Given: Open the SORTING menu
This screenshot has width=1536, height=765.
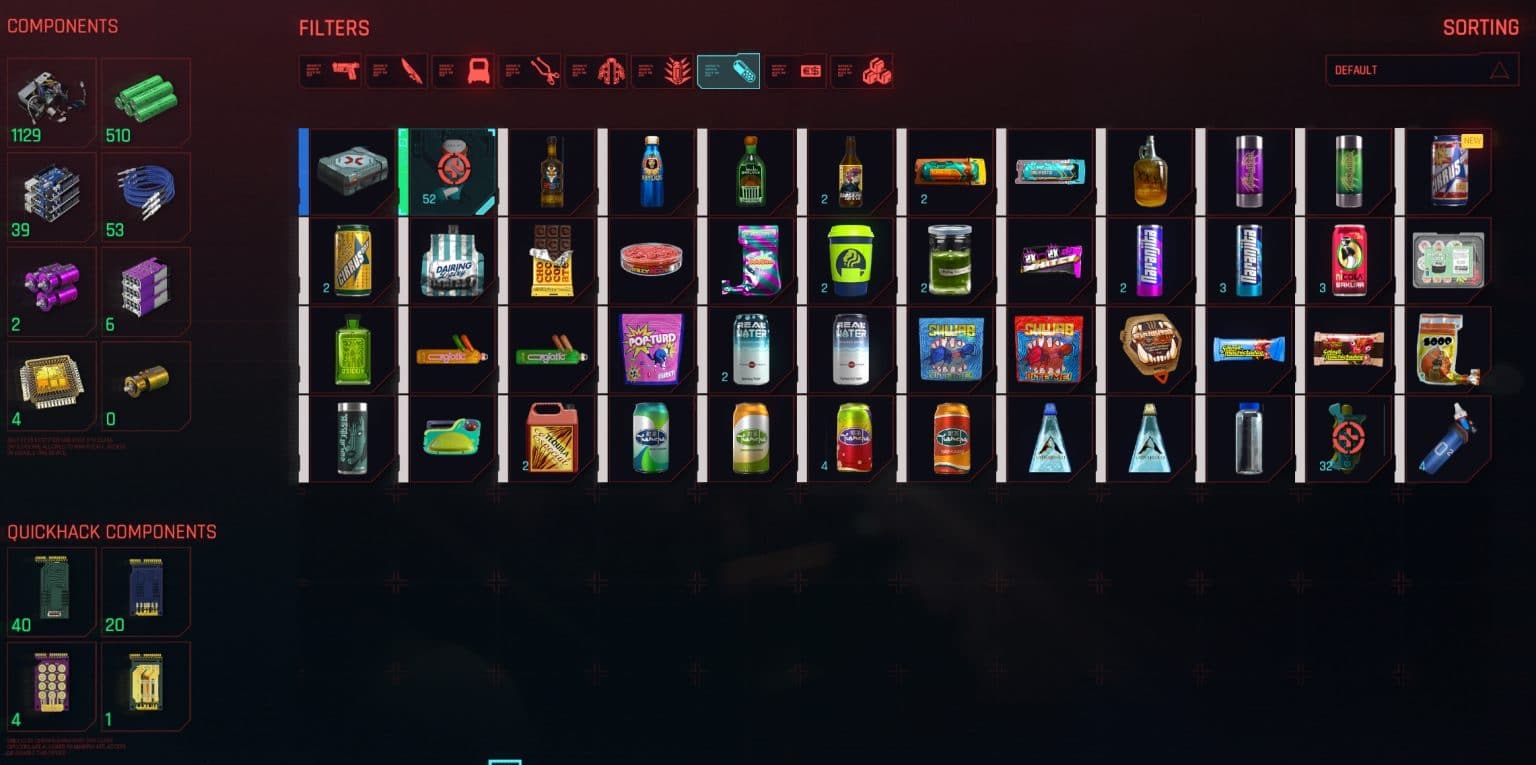Looking at the screenshot, I should (x=1480, y=27).
